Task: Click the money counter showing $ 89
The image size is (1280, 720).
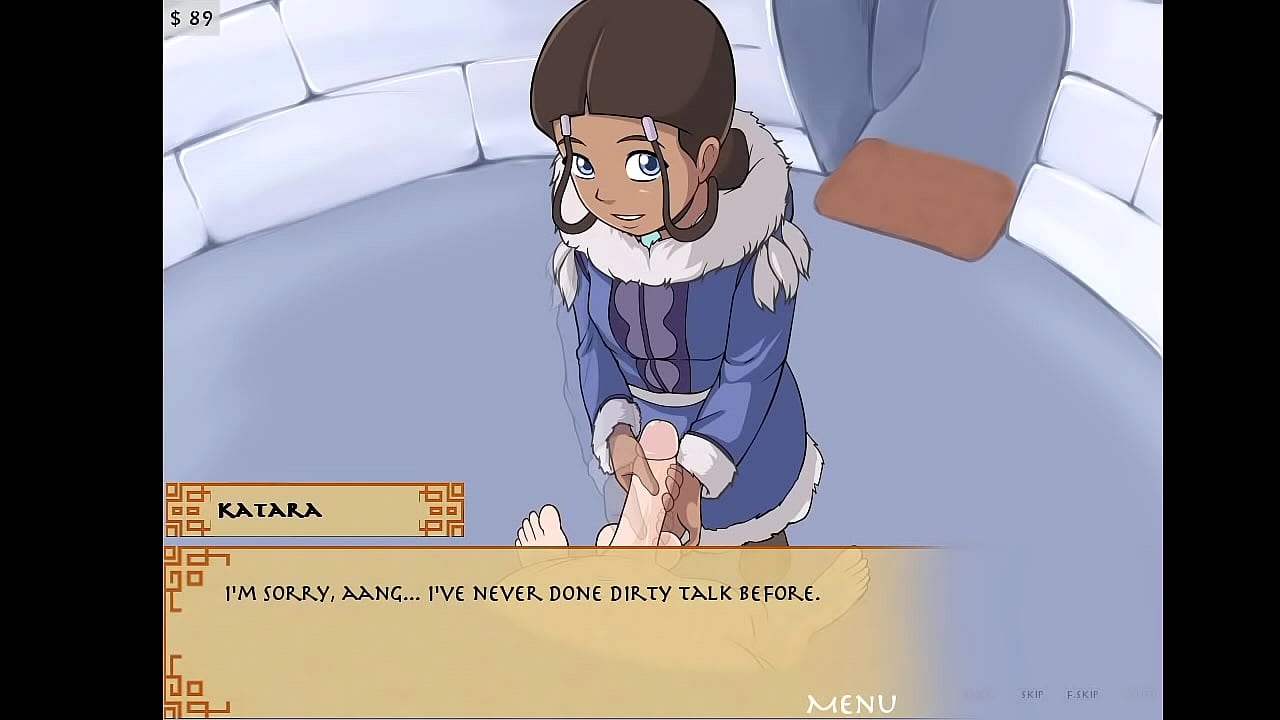Action: (x=191, y=16)
